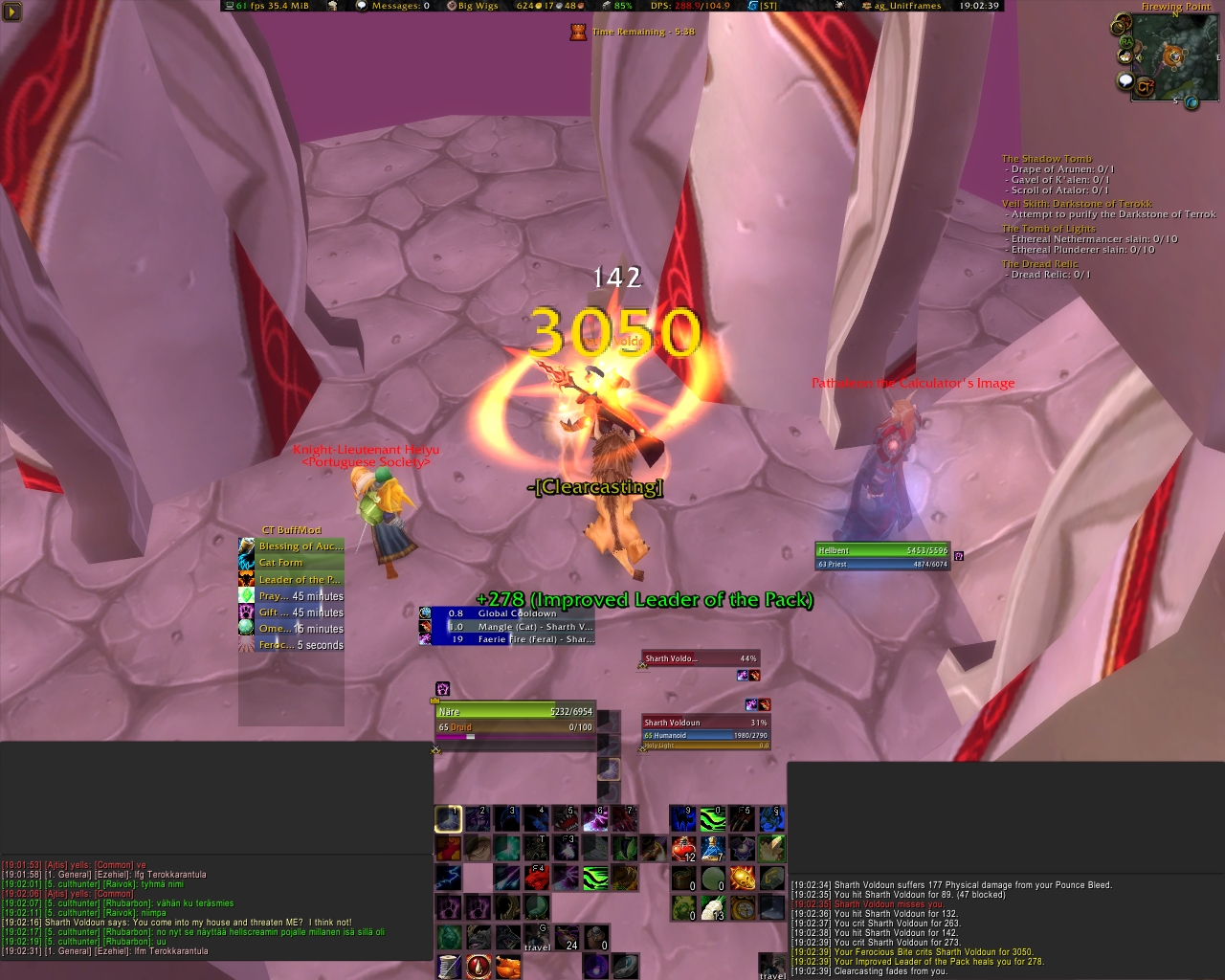Use the roast chicken food item
The height and width of the screenshot is (980, 1225).
507,966
